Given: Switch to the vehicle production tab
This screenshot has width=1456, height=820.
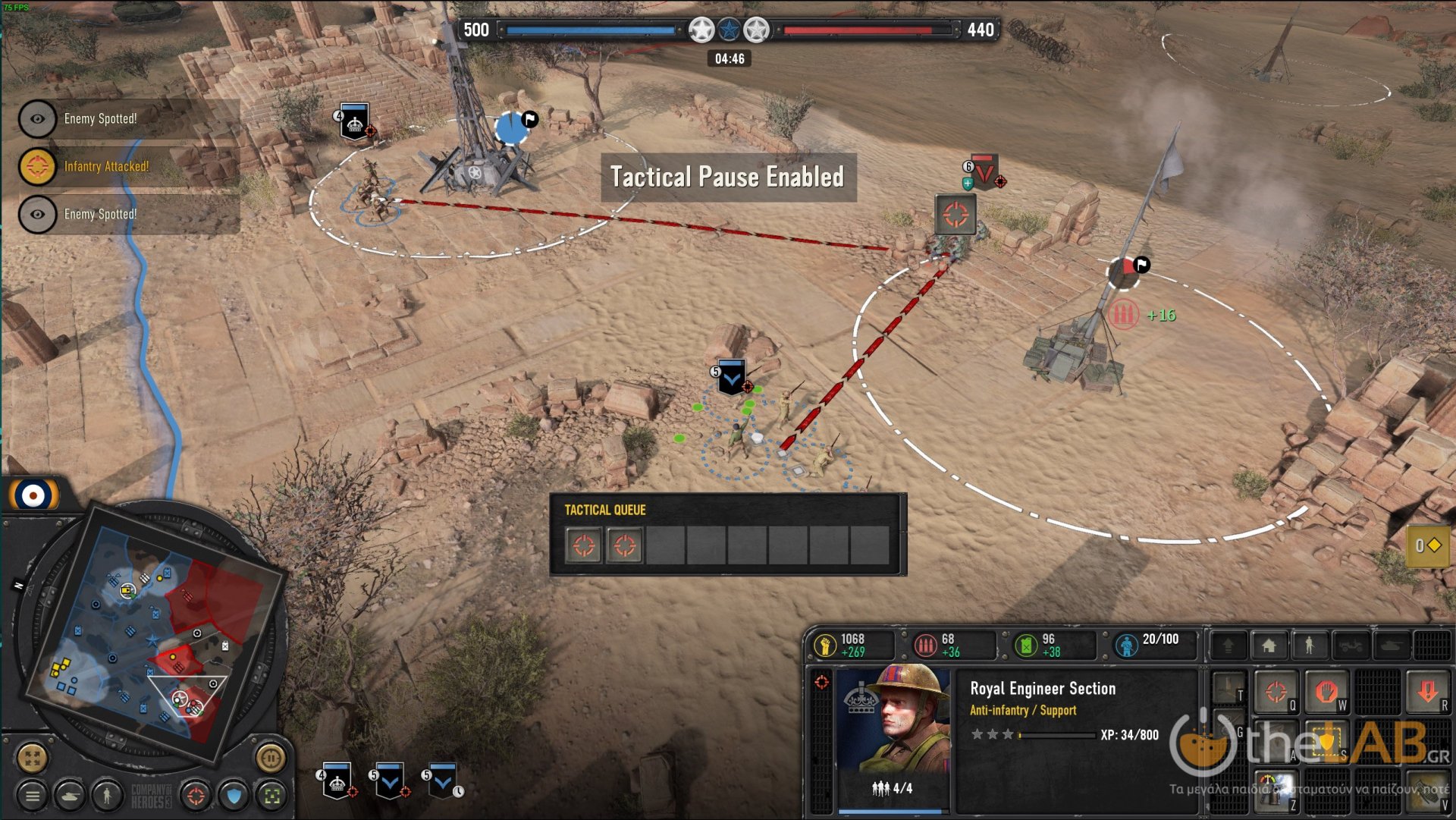Looking at the screenshot, I should [x=1350, y=646].
